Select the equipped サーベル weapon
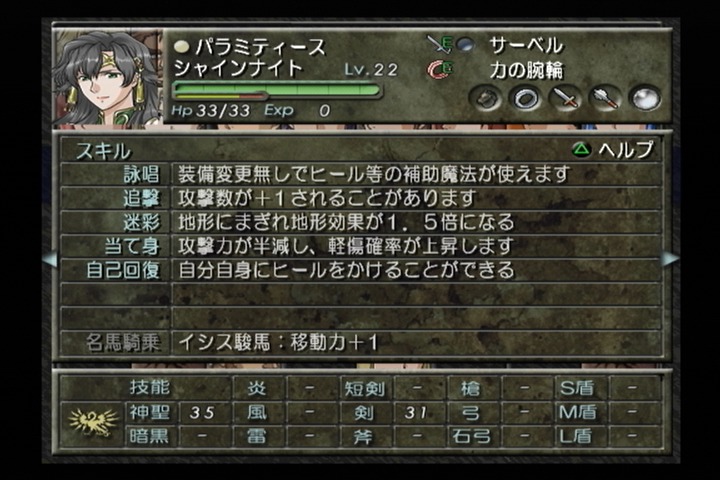 (x=525, y=45)
